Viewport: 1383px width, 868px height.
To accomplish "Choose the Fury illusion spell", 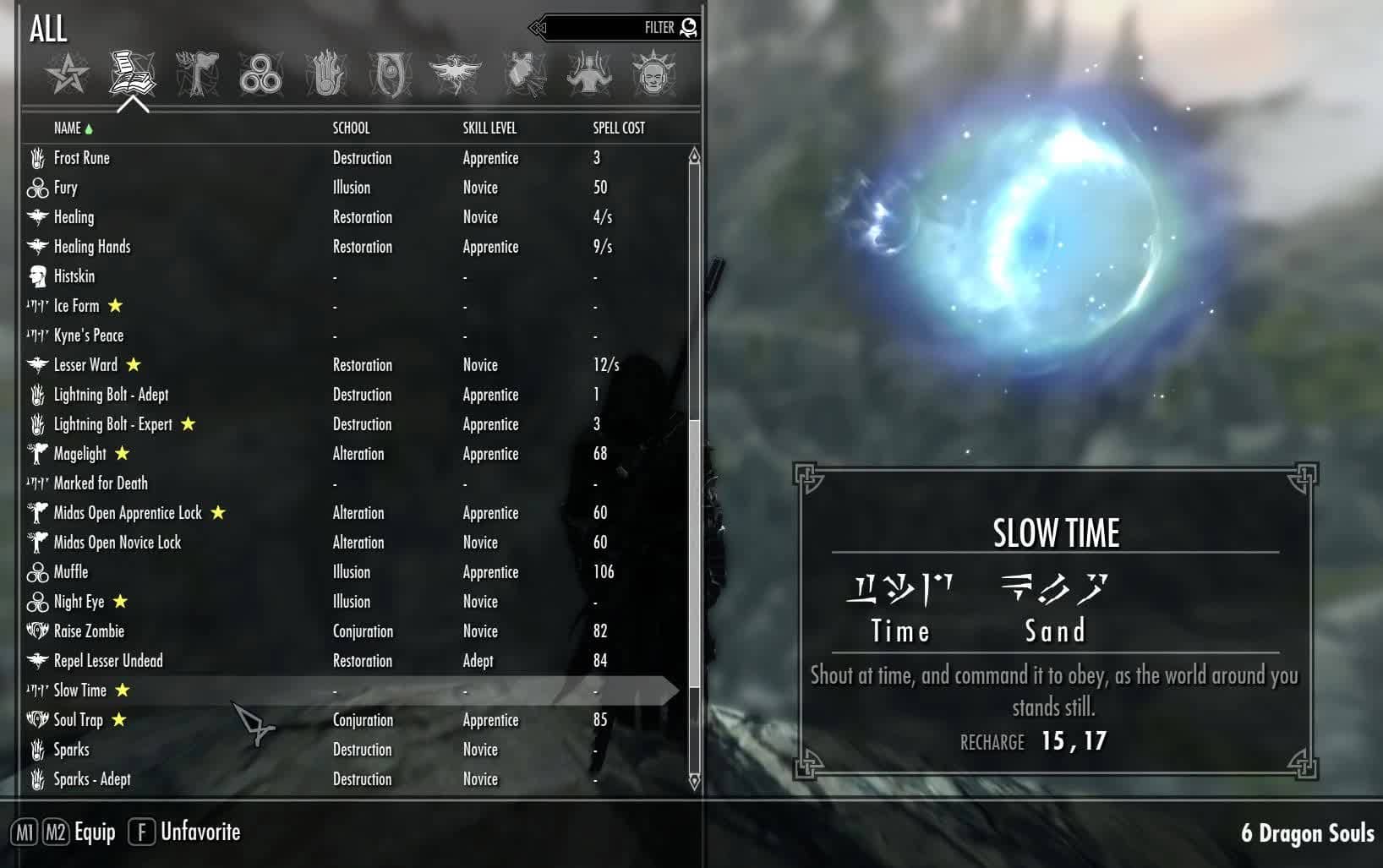I will pos(66,188).
